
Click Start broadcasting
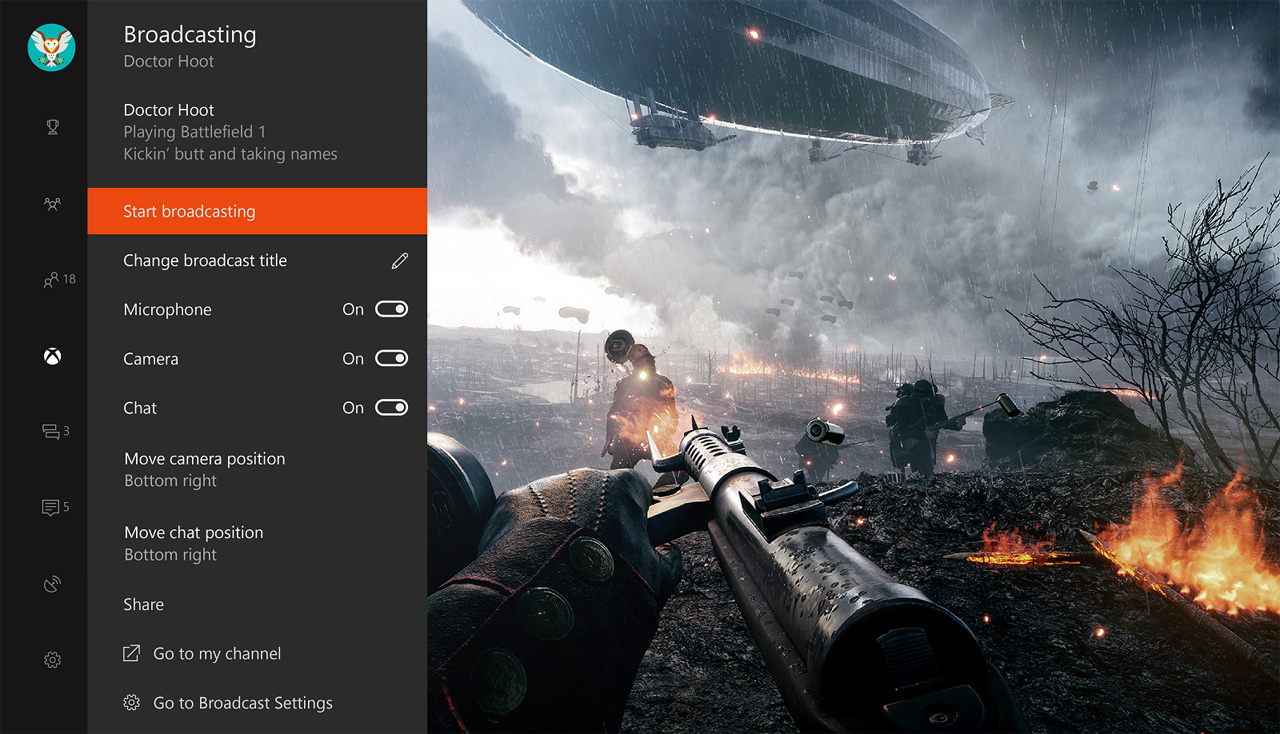click(x=189, y=211)
